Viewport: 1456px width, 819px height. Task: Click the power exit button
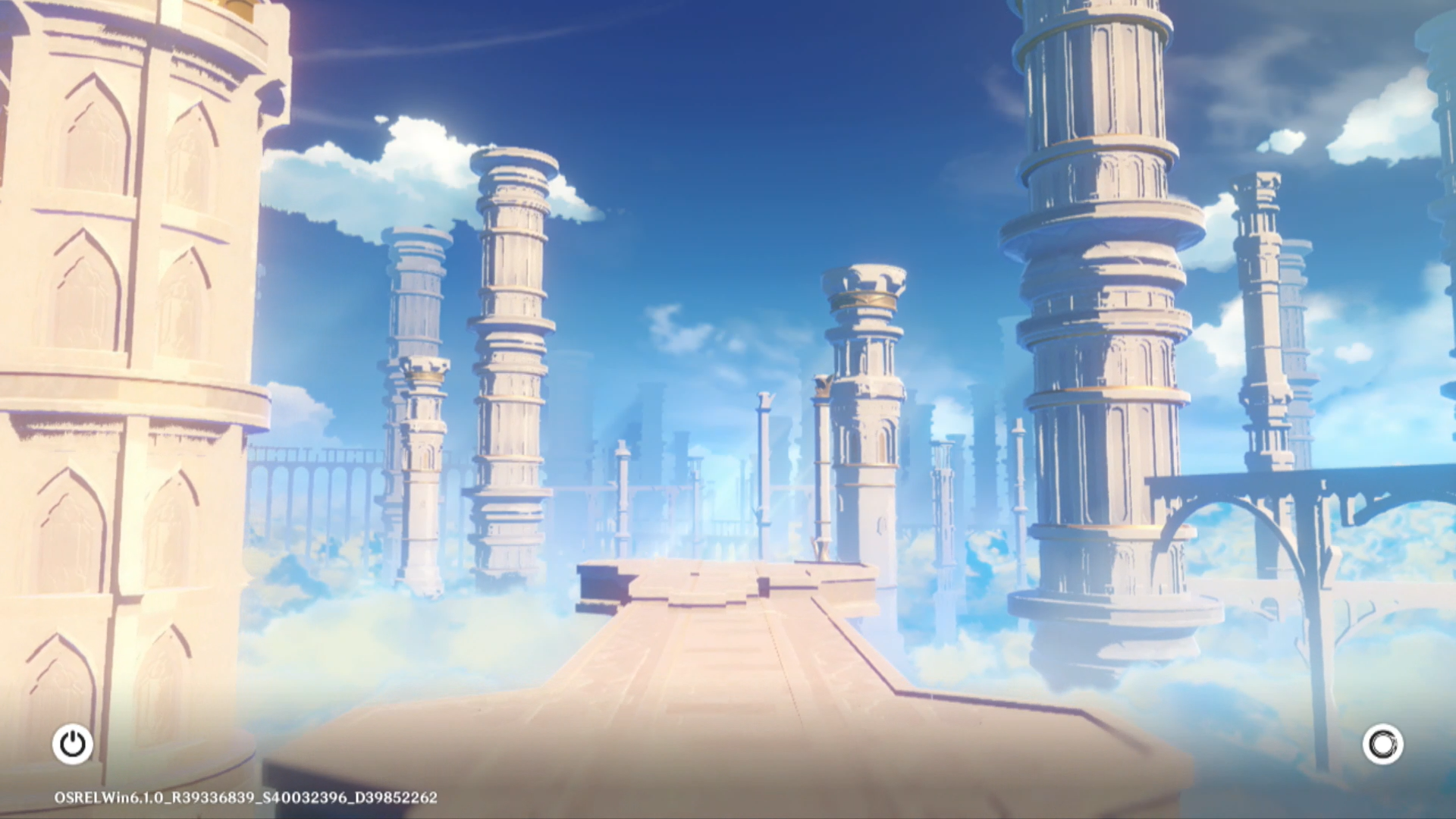pos(73,744)
